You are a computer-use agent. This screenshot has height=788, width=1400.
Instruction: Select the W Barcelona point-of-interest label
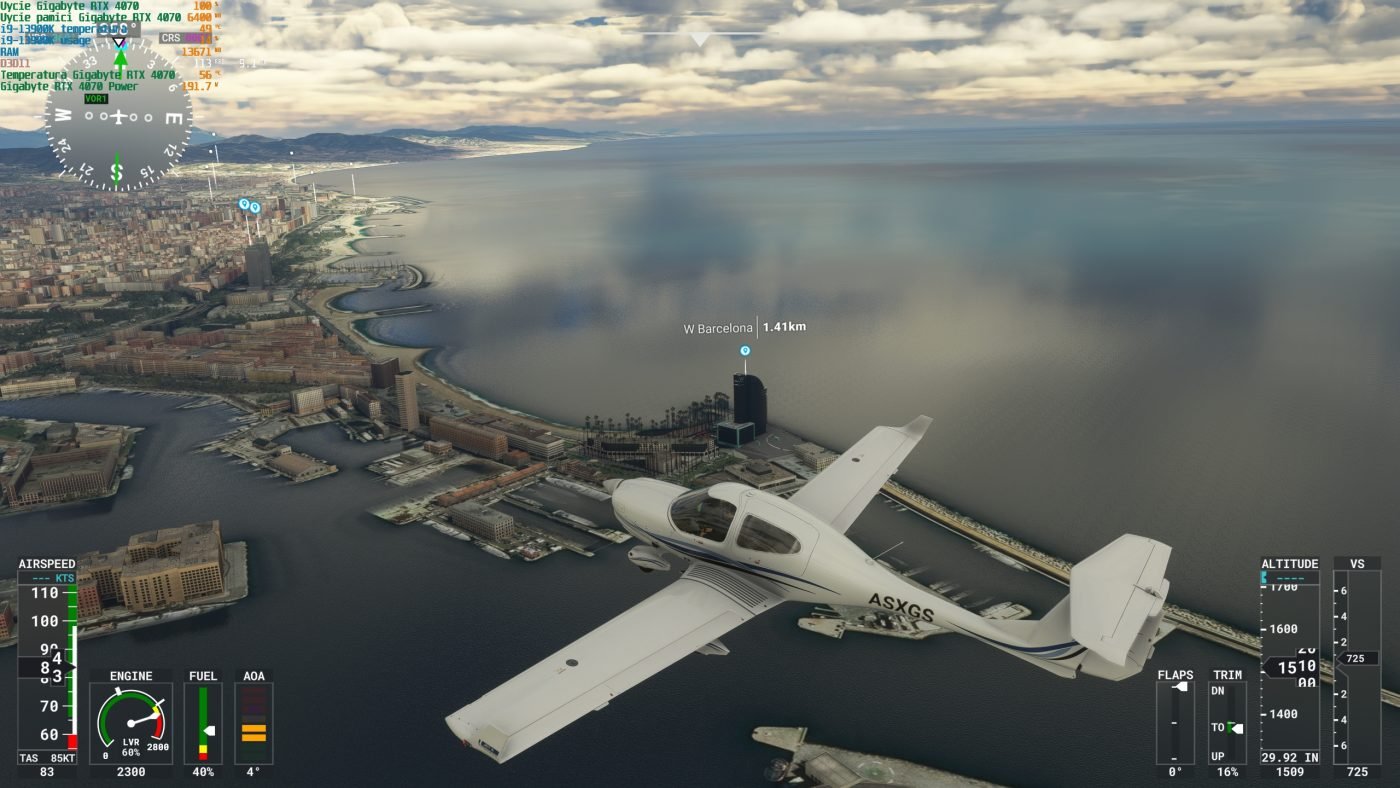click(x=719, y=328)
